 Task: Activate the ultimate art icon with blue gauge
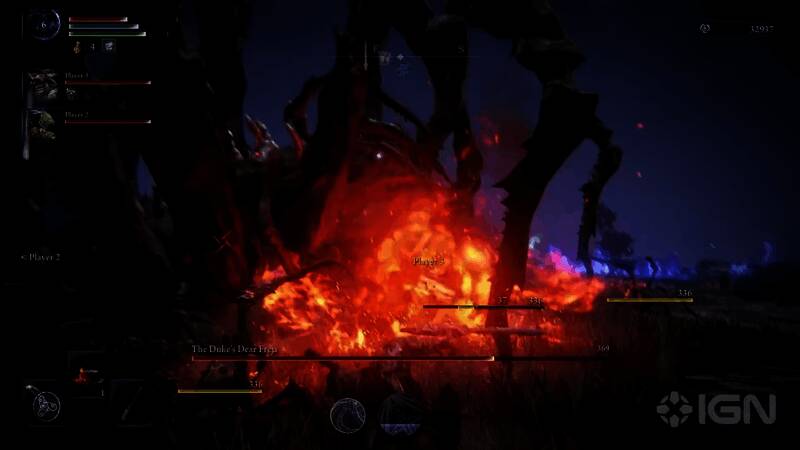(402, 415)
